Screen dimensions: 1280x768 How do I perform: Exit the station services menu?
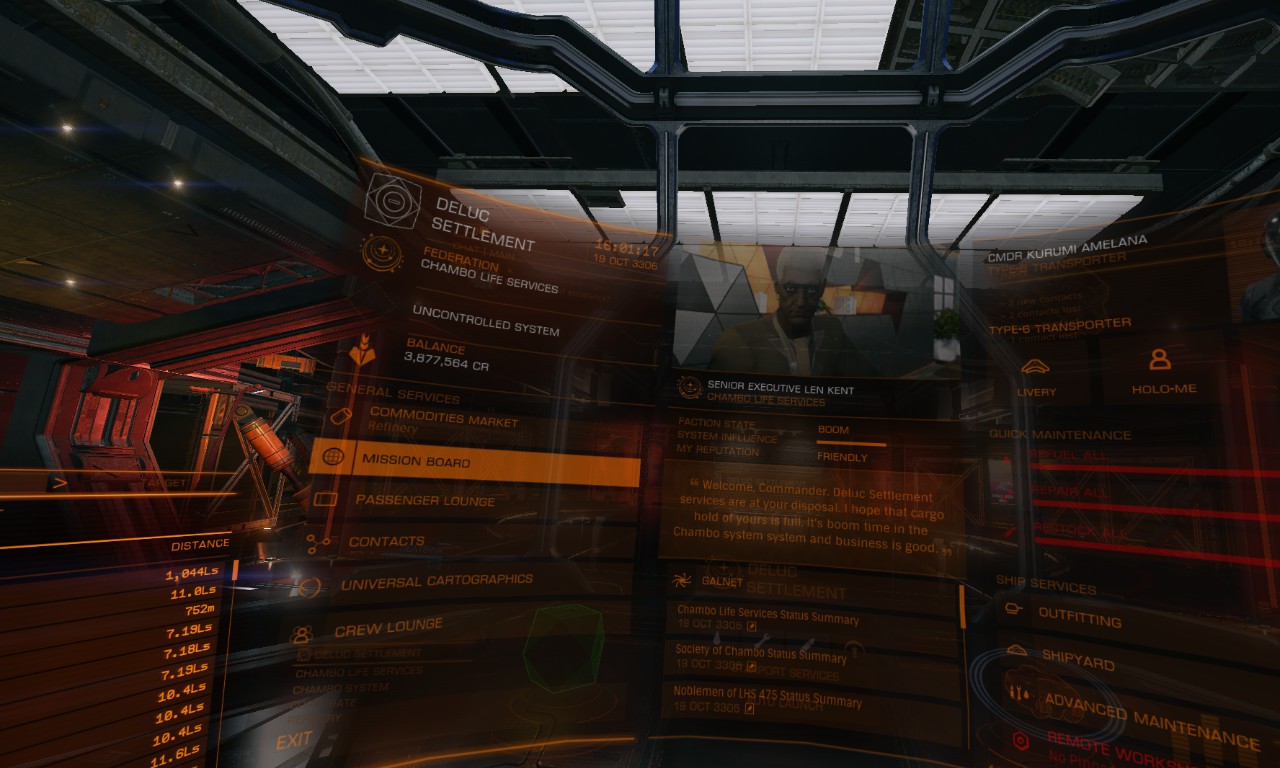(294, 741)
